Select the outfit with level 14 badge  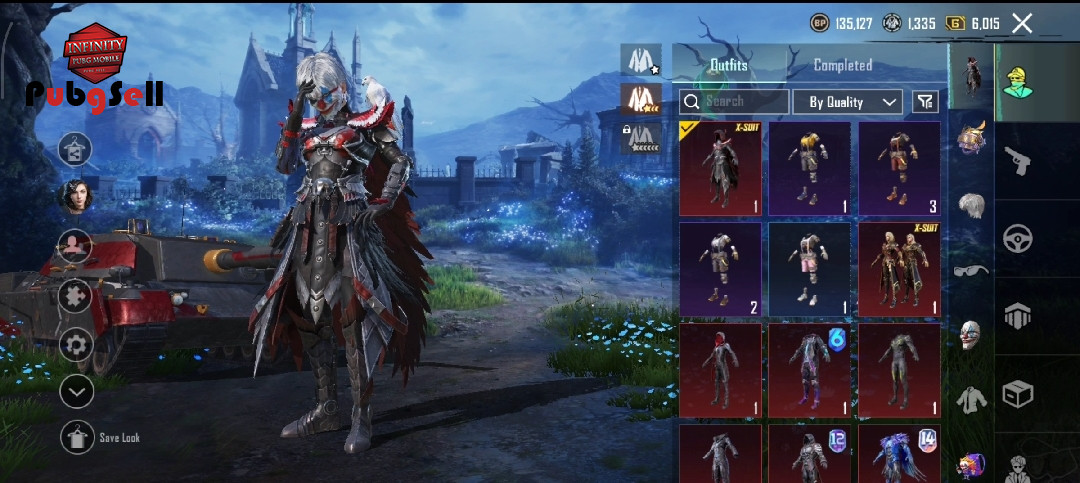click(x=898, y=454)
